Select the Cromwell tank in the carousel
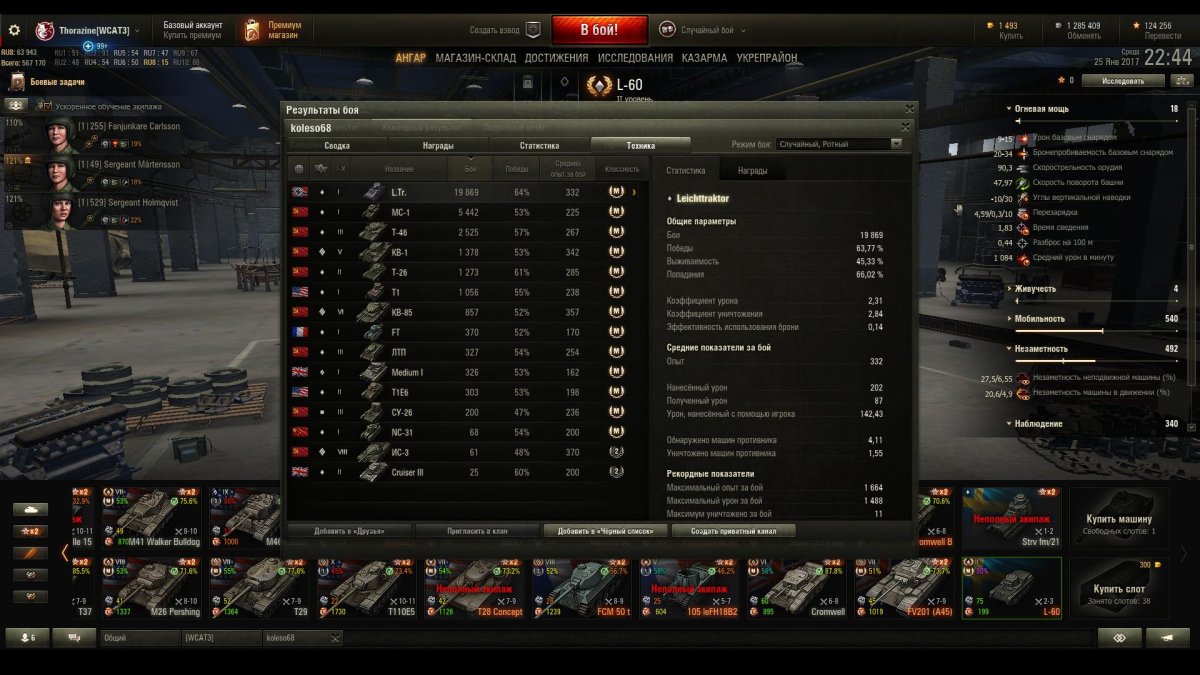Screen dimensions: 1200x675 coord(797,587)
